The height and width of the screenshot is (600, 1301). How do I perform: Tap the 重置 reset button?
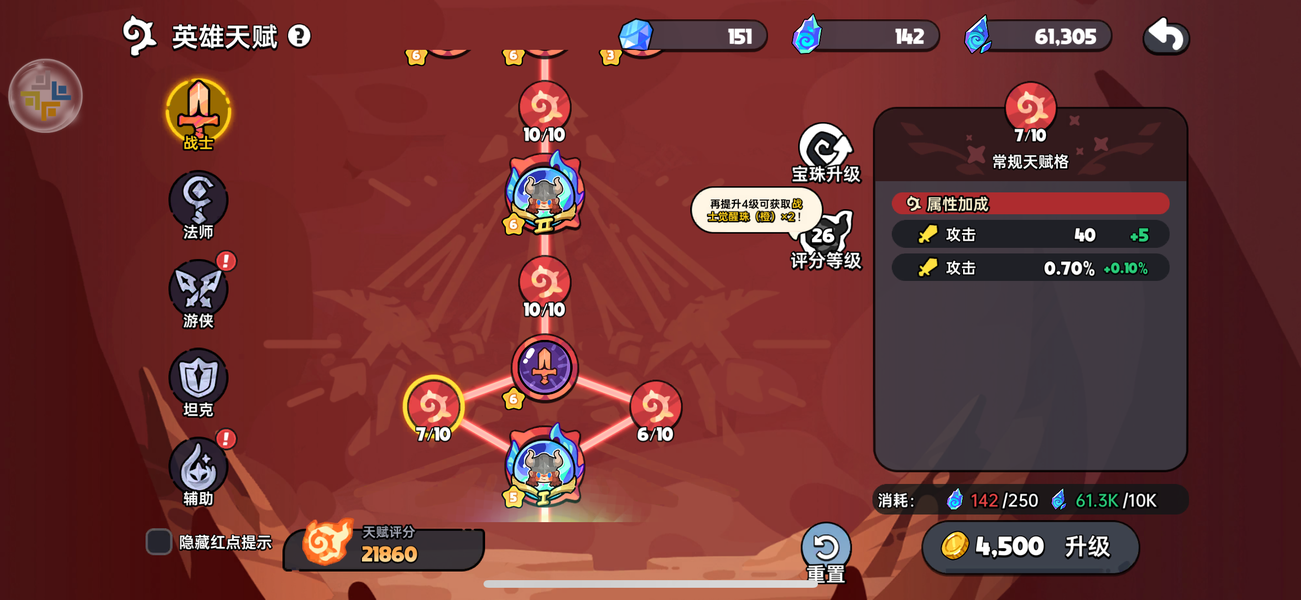(x=825, y=550)
